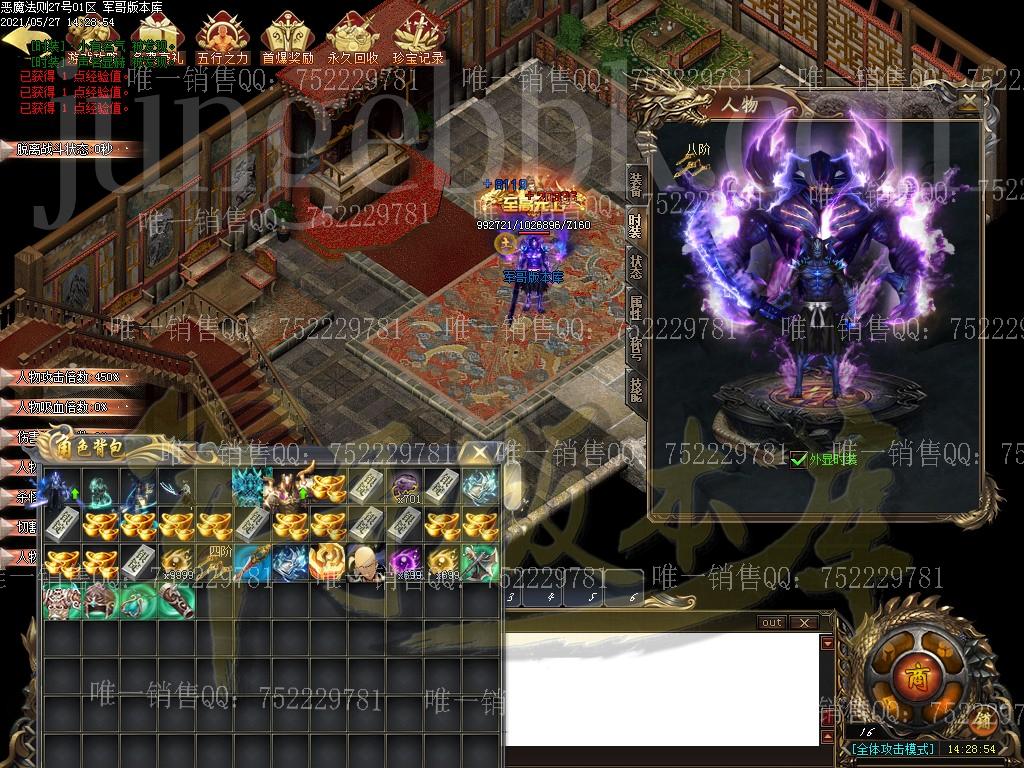Image resolution: width=1024 pixels, height=768 pixels.
Task: Switch to the 属性 attributes tab
Action: 635,308
